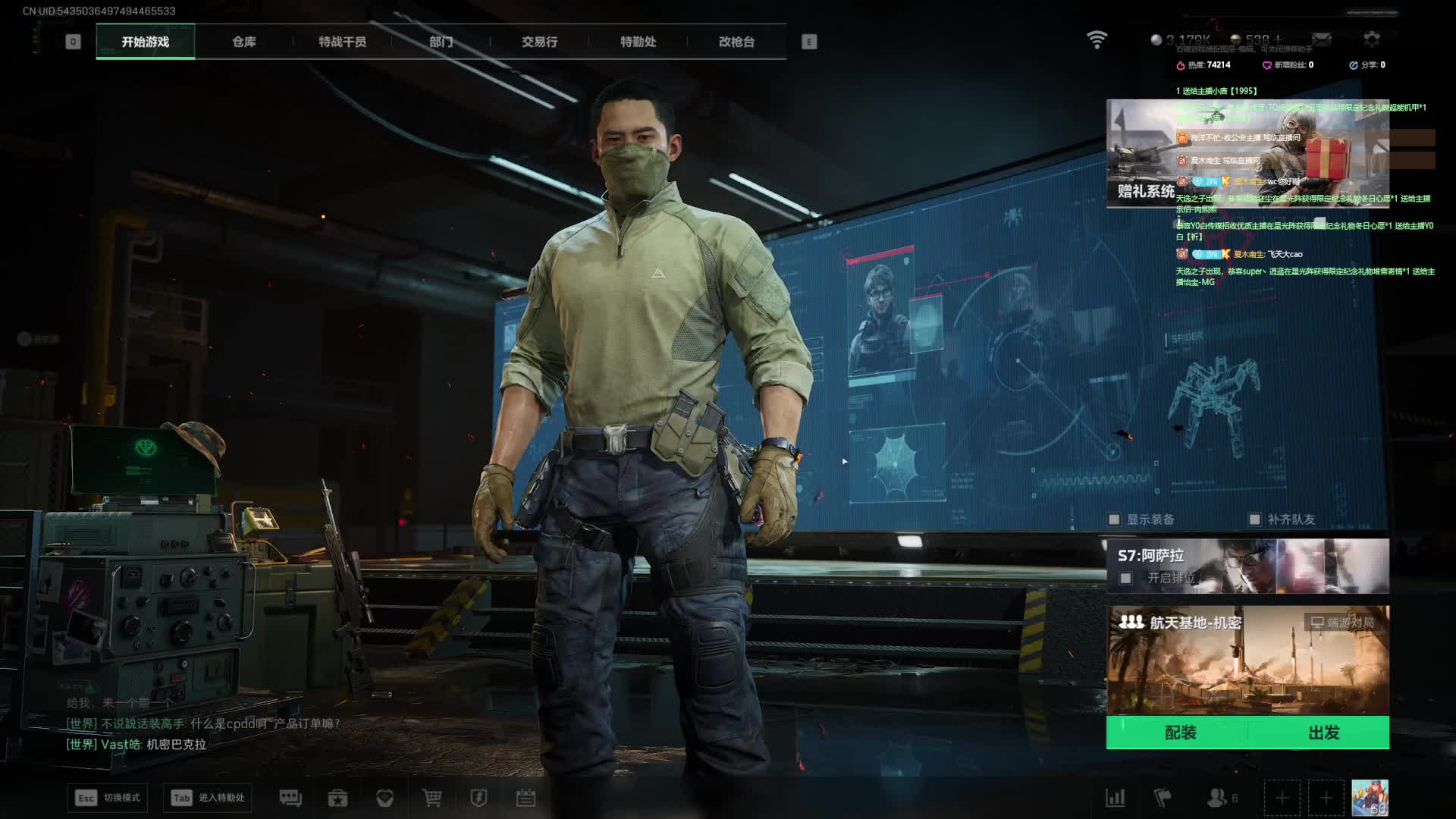Go to the 交易行 trading tab
1456x819 pixels.
[539, 42]
